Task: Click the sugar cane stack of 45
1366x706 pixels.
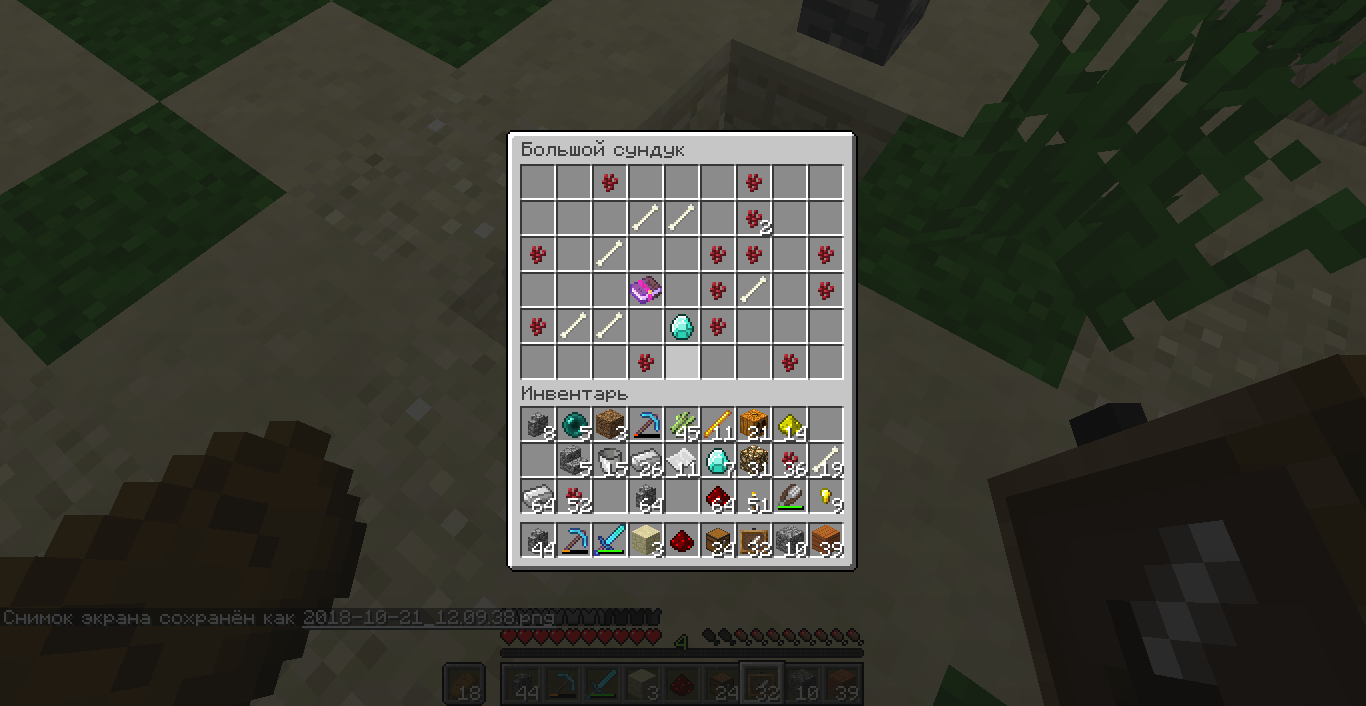Action: (x=682, y=426)
